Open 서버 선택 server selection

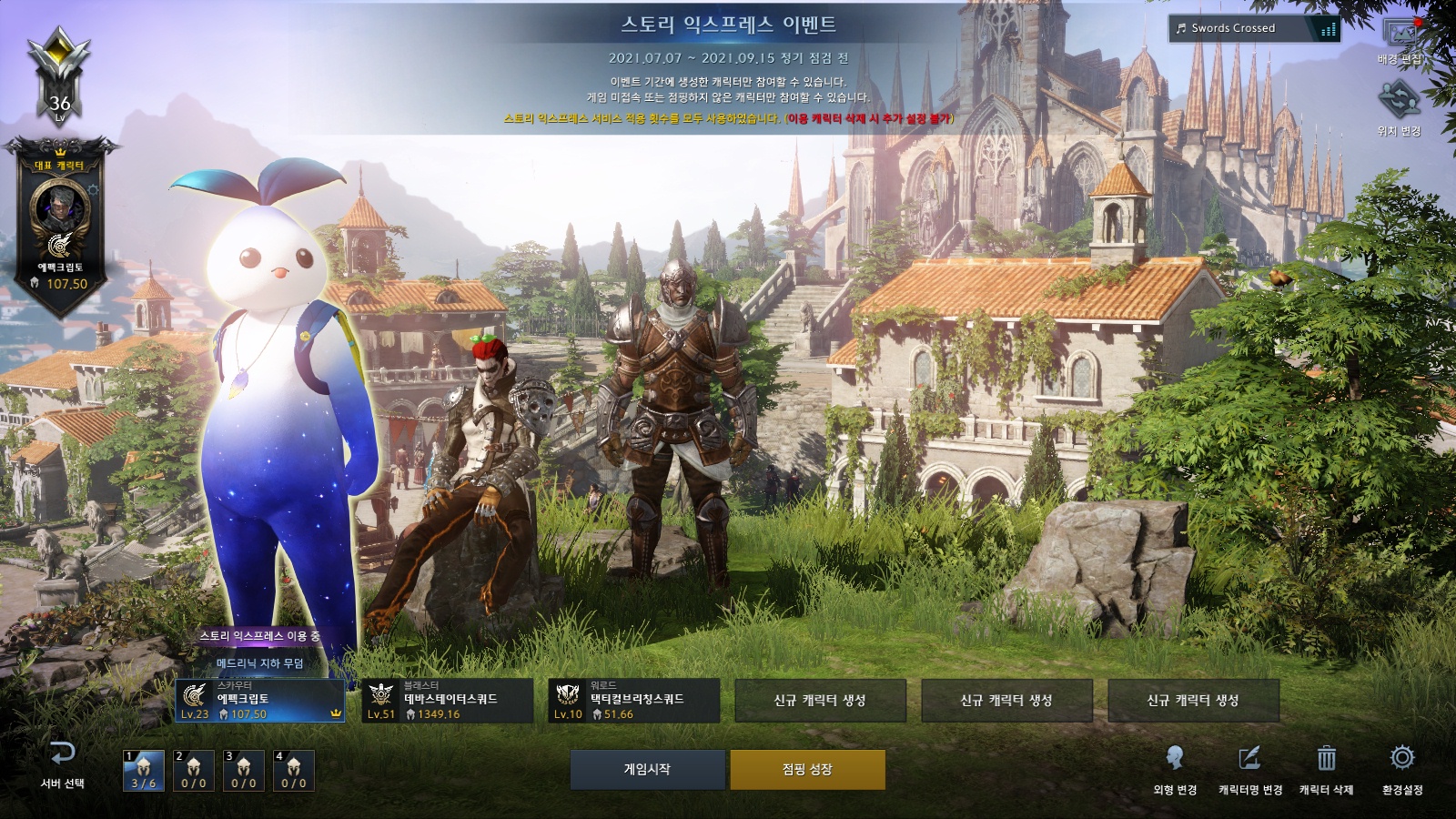point(62,764)
